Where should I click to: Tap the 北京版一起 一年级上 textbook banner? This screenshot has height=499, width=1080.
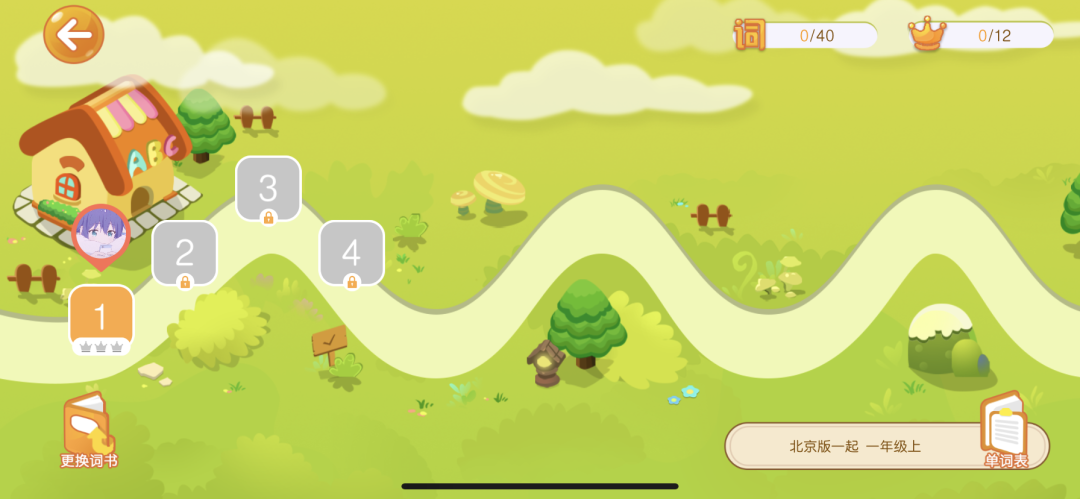pos(855,446)
